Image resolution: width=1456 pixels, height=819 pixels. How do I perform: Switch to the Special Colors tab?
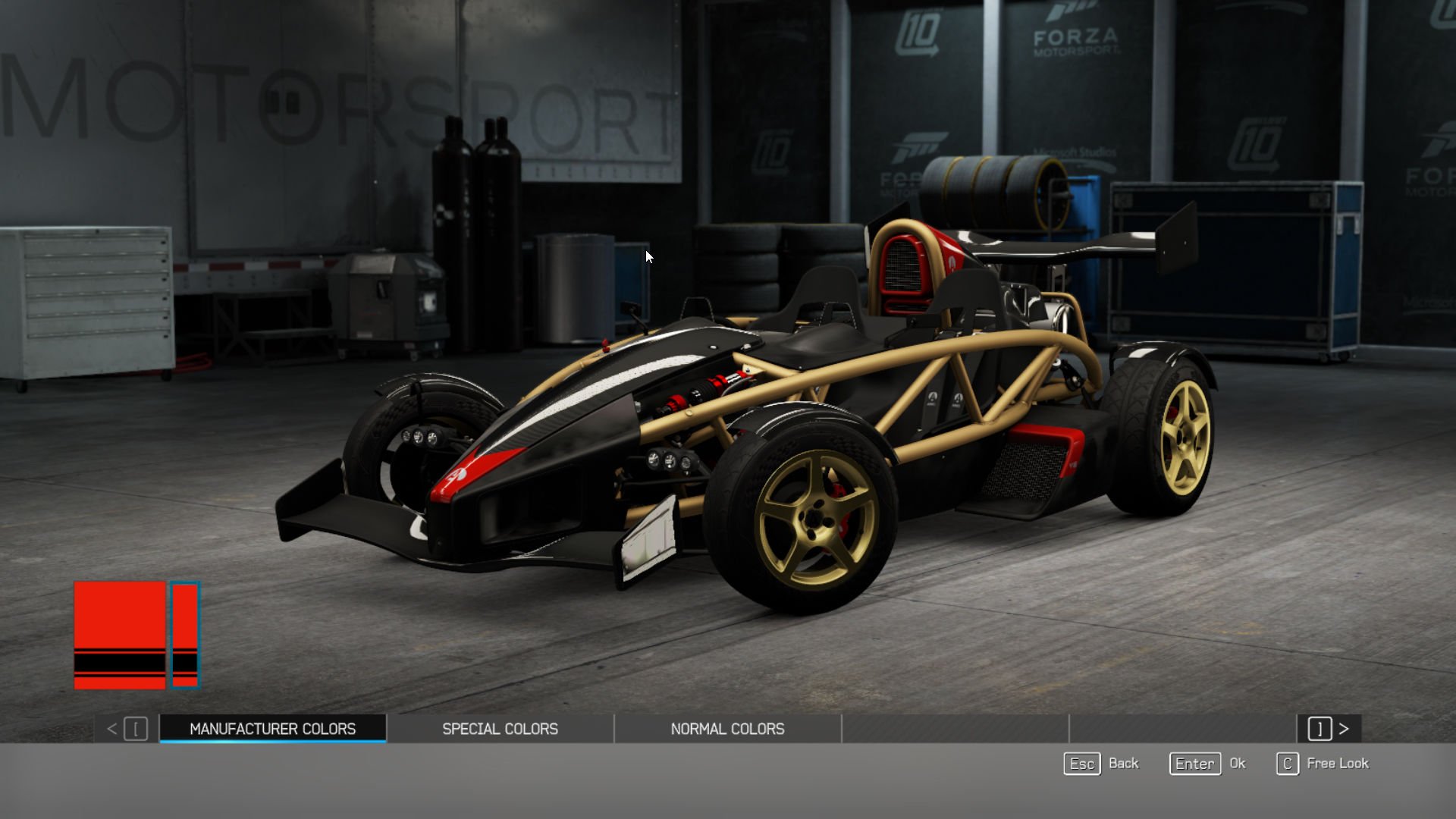[500, 729]
